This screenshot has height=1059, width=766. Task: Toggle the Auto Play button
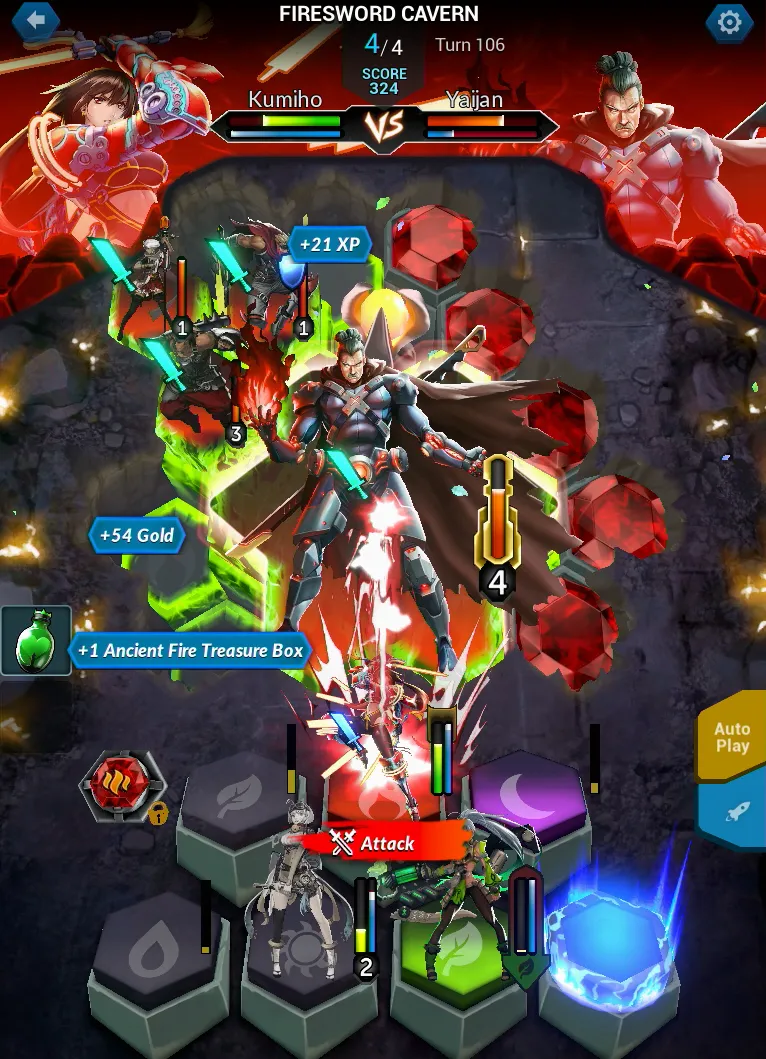(x=732, y=738)
